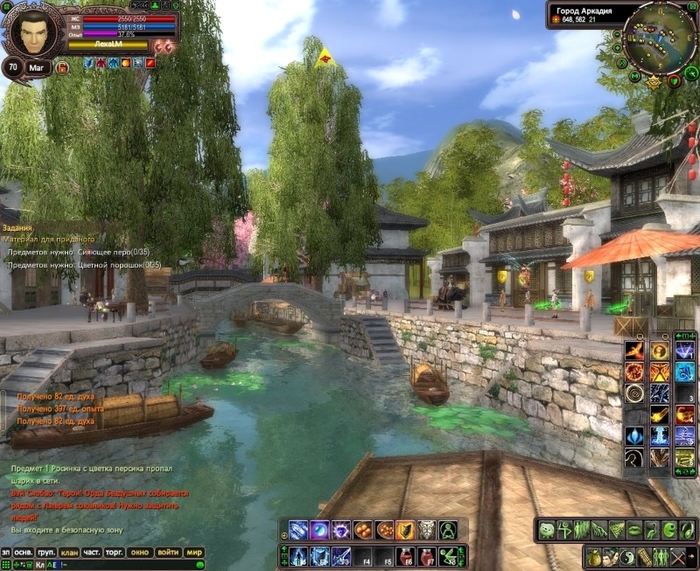Switch chat to the клан tab
Screen dimensions: 700x571
coord(69,552)
